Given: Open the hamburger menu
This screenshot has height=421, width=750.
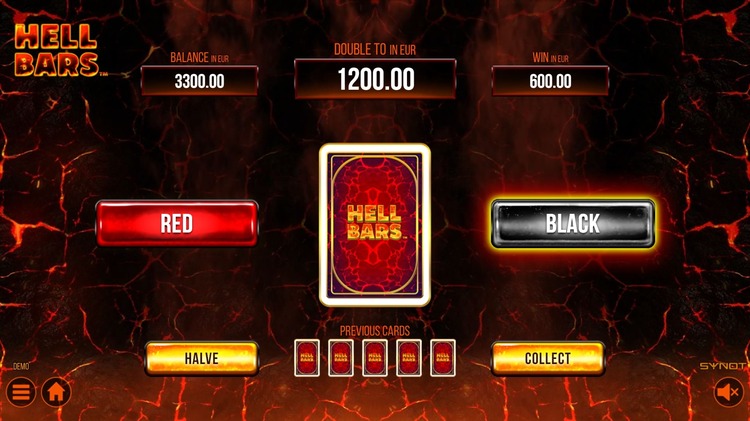Looking at the screenshot, I should pyautogui.click(x=21, y=391).
